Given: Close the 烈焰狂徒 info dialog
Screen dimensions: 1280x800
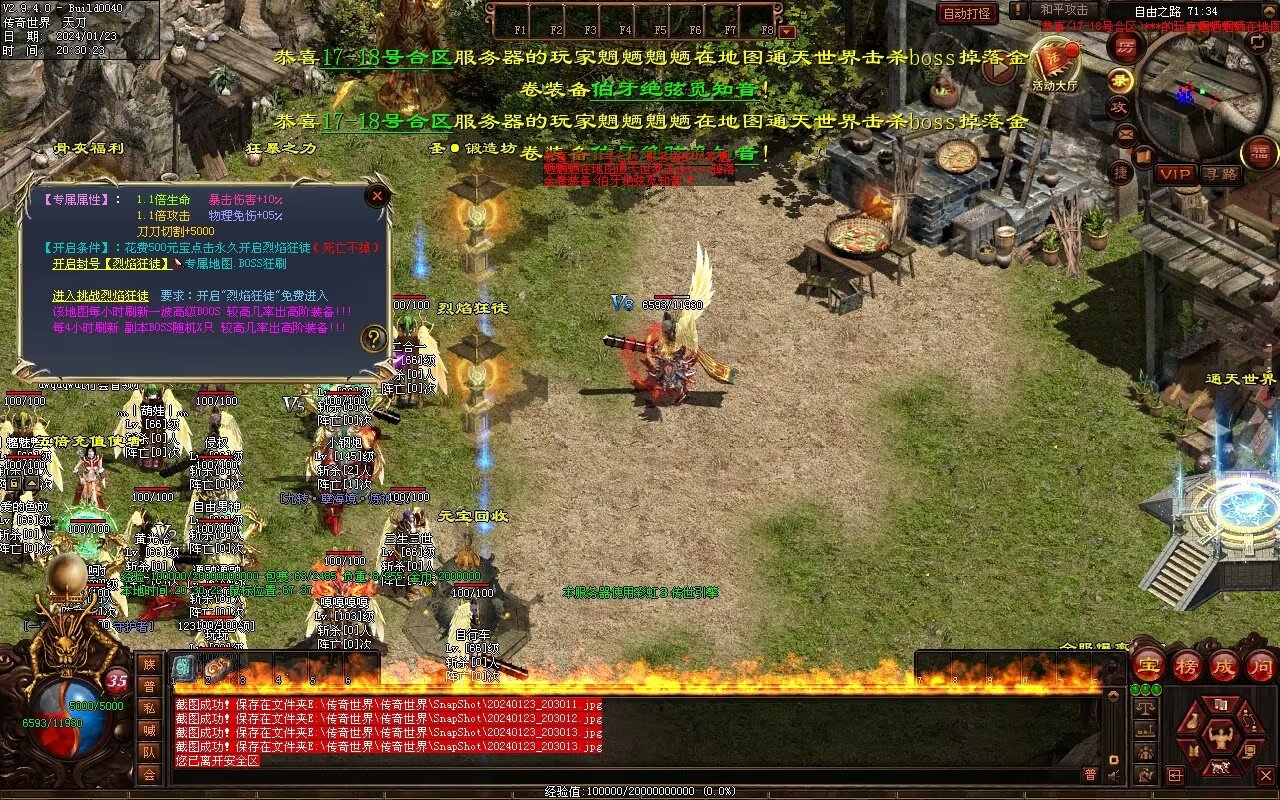Looking at the screenshot, I should [377, 196].
